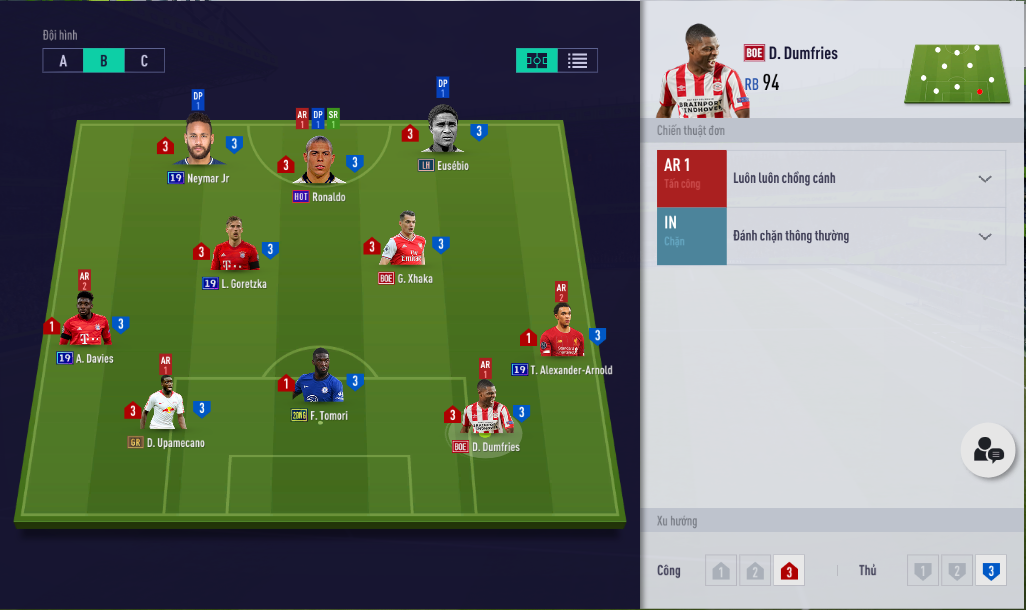Pick G. Xhaka on the field
Viewport: 1026px width, 610px height.
pyautogui.click(x=405, y=241)
